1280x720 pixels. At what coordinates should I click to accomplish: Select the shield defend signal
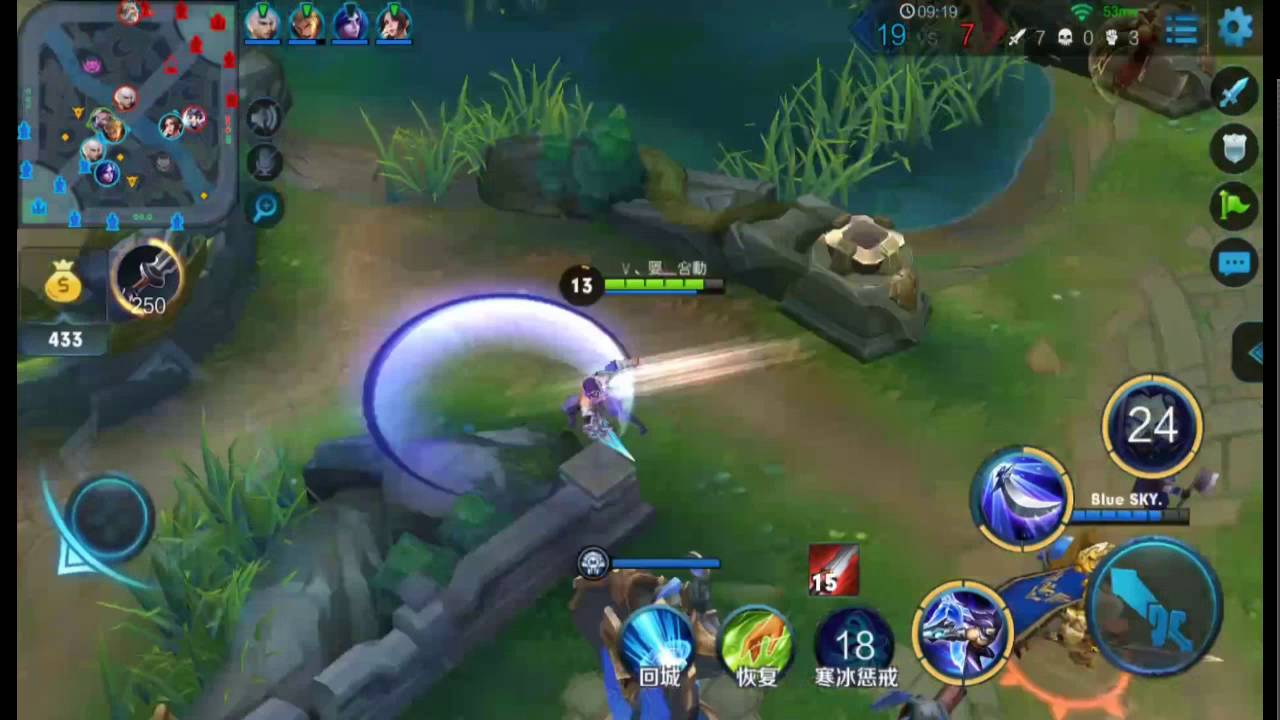1234,149
